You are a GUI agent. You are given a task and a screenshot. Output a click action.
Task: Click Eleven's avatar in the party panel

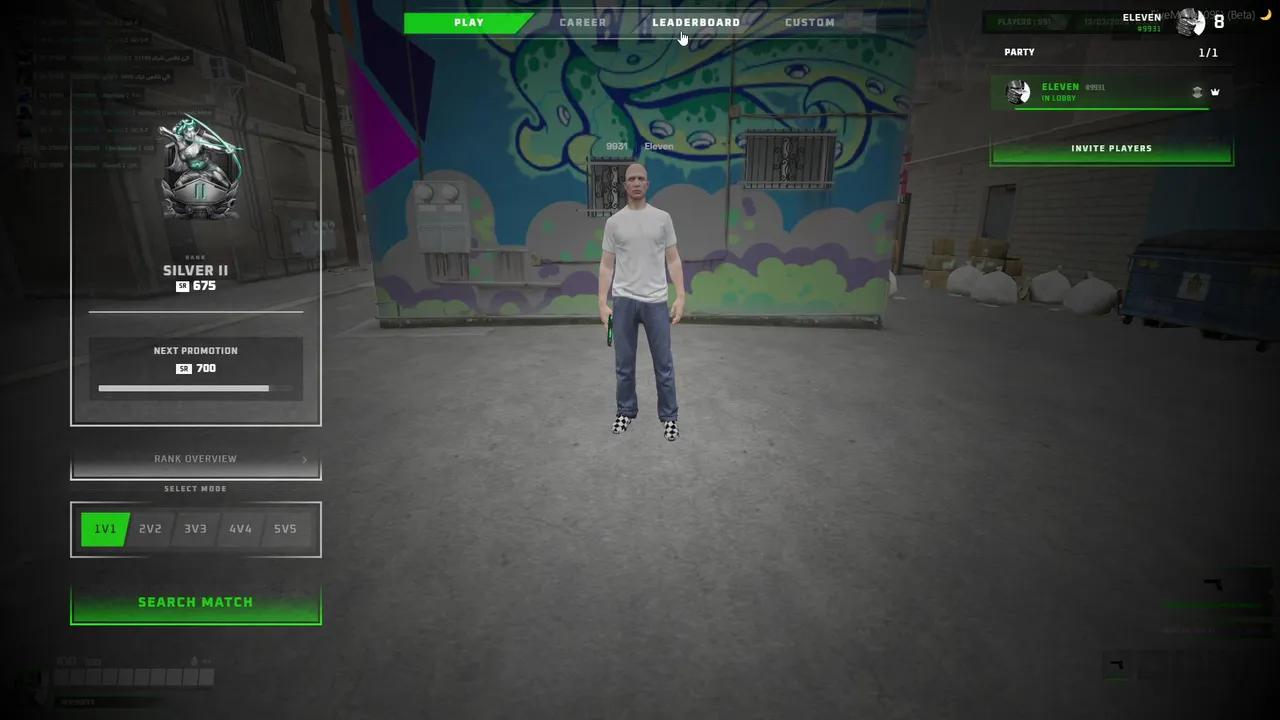1020,92
